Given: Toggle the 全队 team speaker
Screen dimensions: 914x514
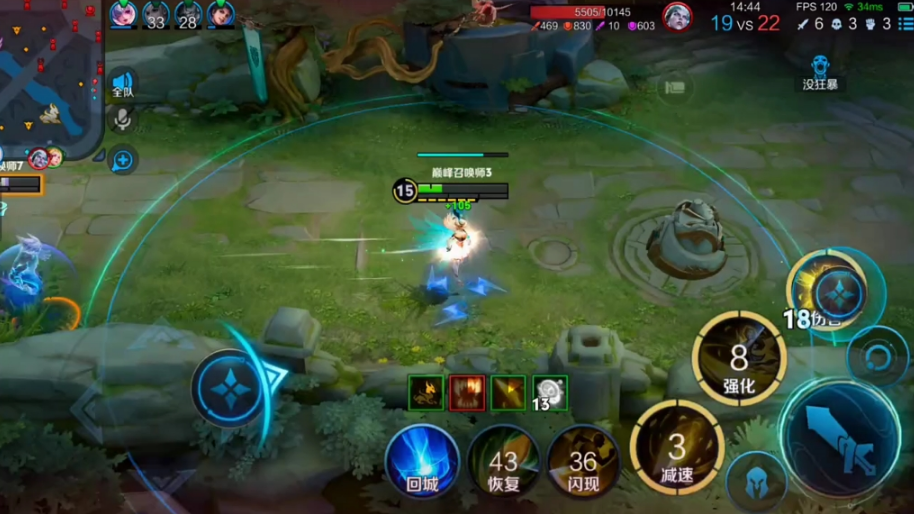Looking at the screenshot, I should click(x=122, y=84).
